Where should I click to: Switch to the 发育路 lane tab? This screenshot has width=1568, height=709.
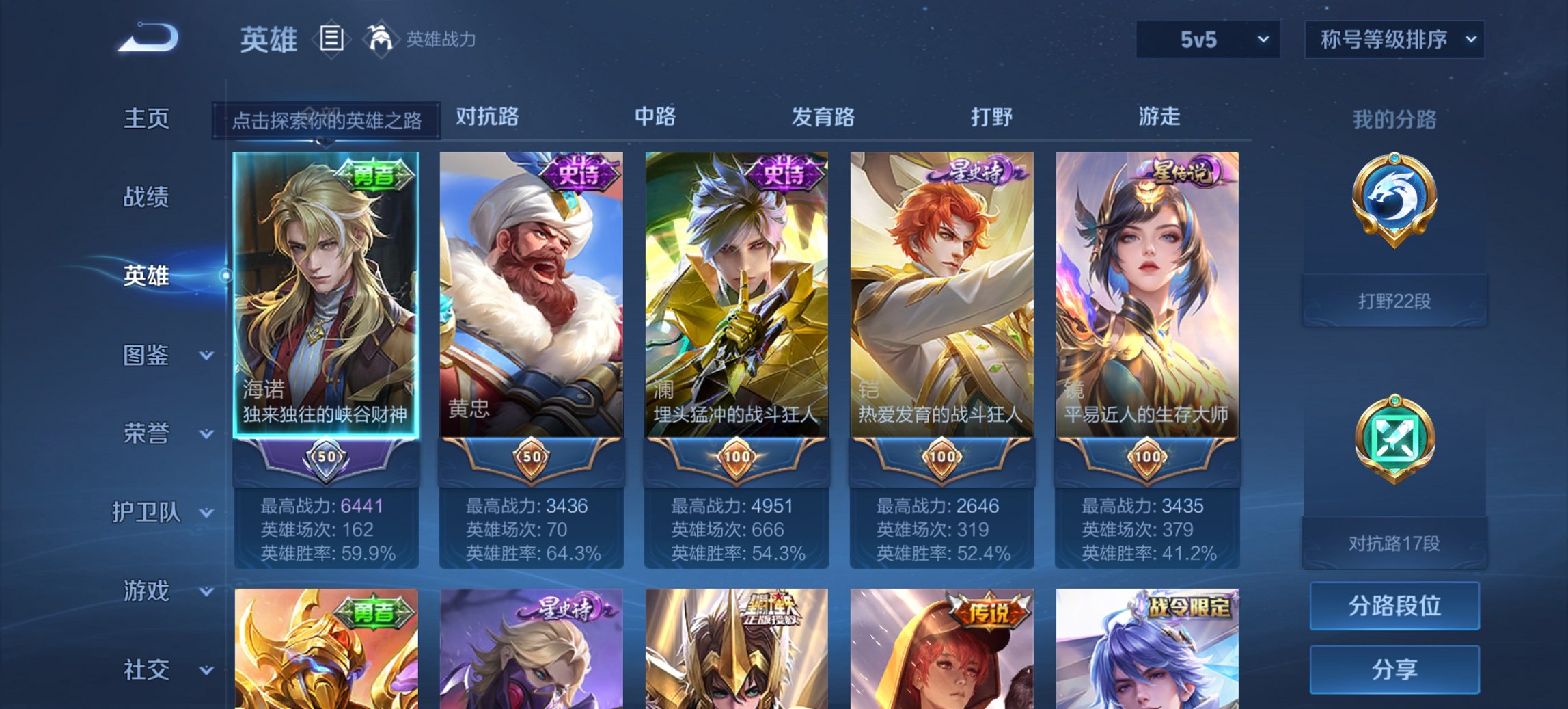(825, 117)
